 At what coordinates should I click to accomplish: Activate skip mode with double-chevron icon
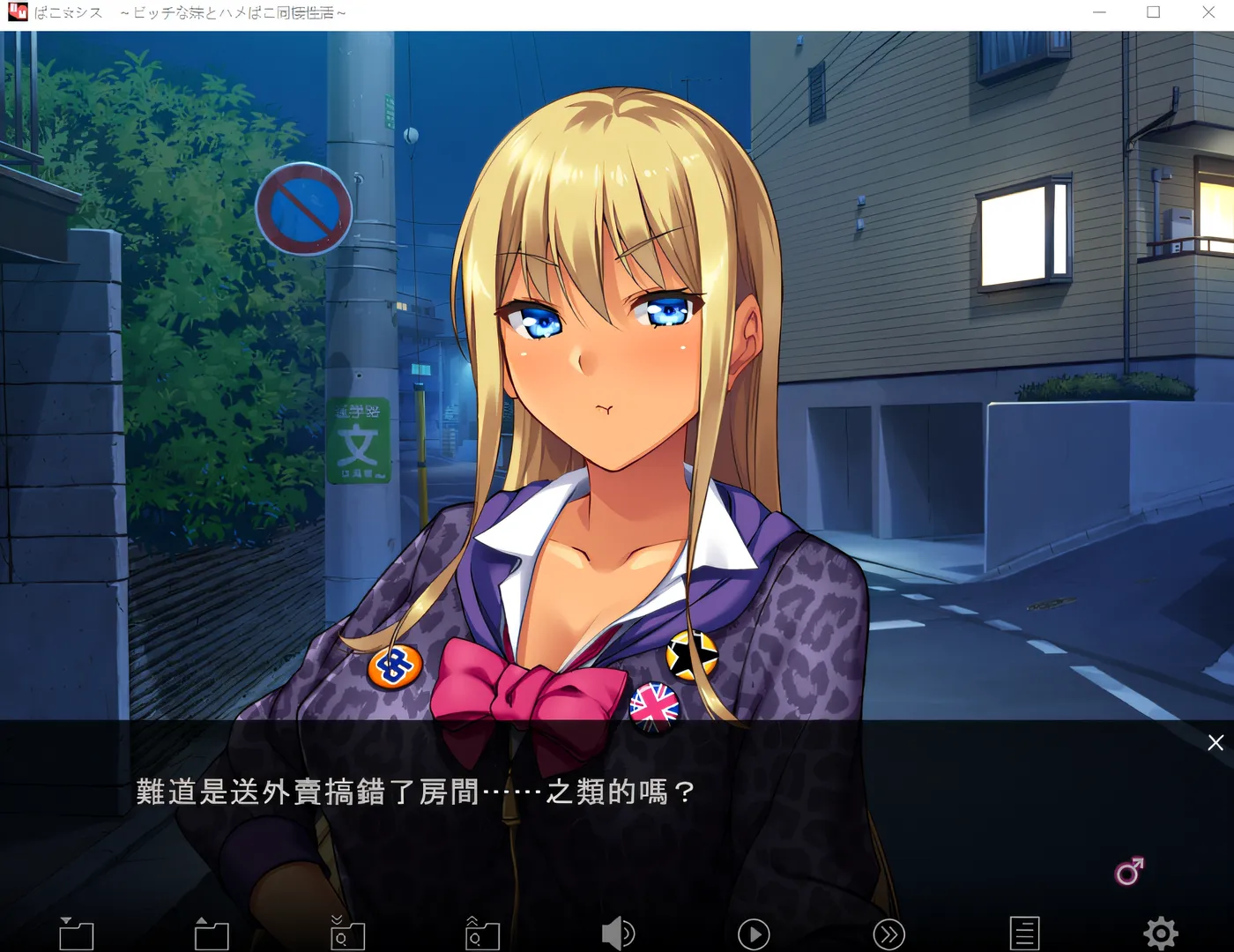(888, 932)
